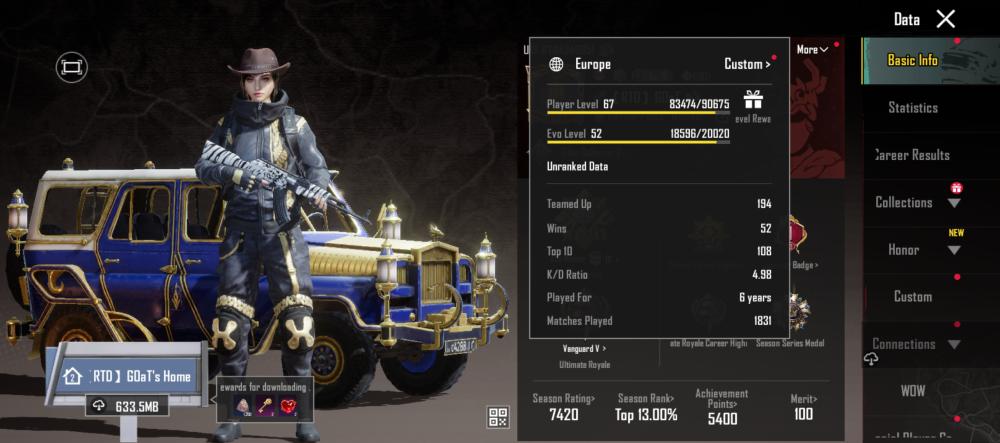
Task: Select the Custom side tab
Action: pos(912,296)
